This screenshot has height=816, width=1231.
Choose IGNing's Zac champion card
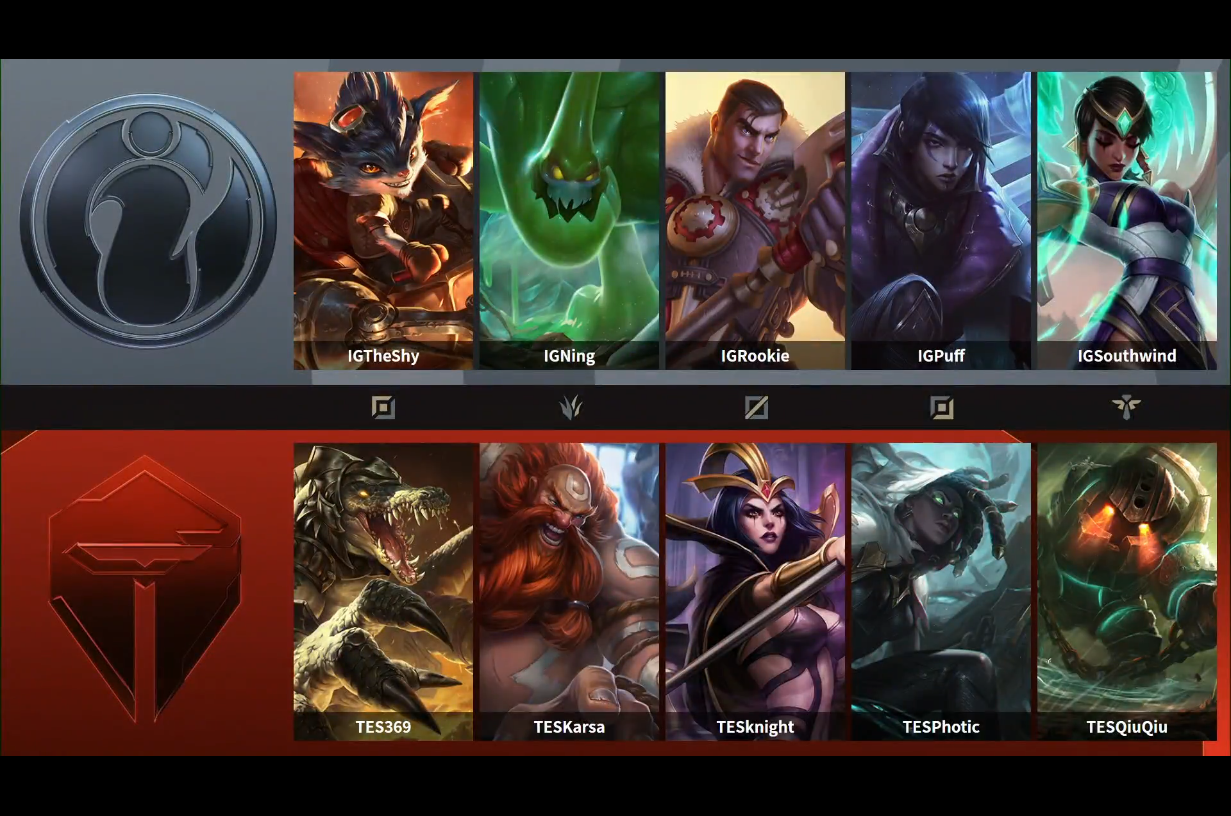(x=569, y=220)
